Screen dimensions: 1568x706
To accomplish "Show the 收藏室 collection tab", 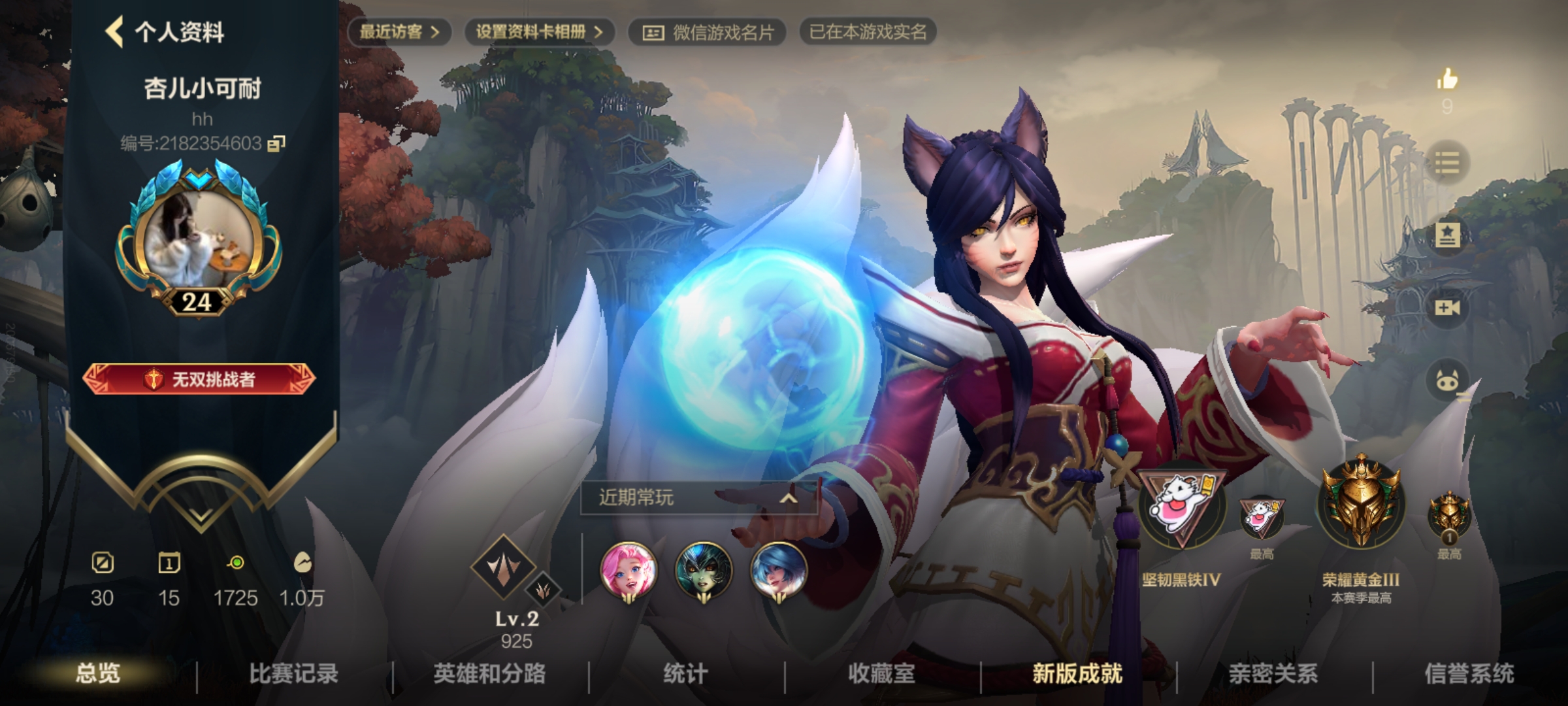I will point(881,673).
